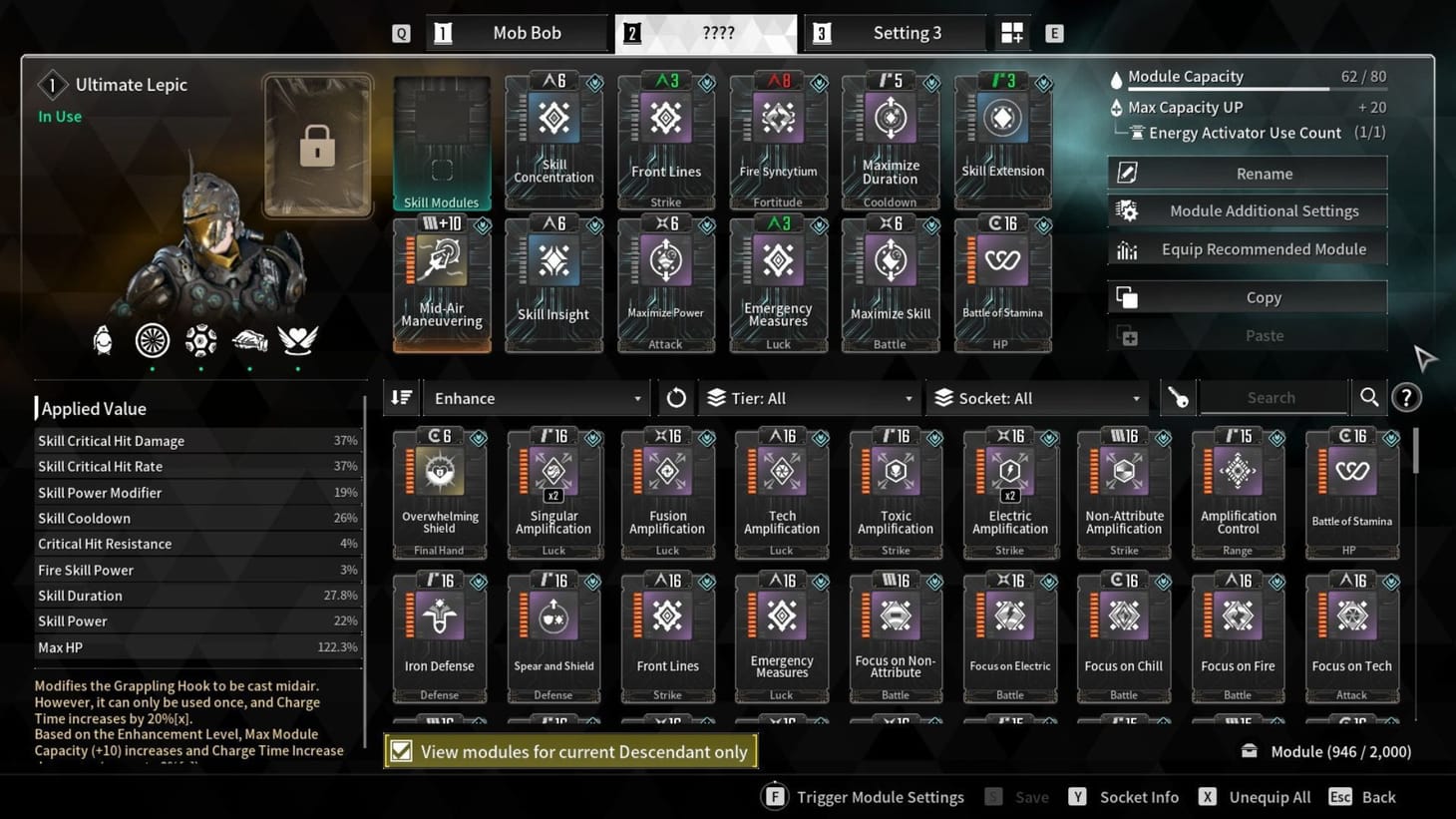The width and height of the screenshot is (1456, 819).
Task: Click Equip Recommended Module
Action: (x=1246, y=248)
